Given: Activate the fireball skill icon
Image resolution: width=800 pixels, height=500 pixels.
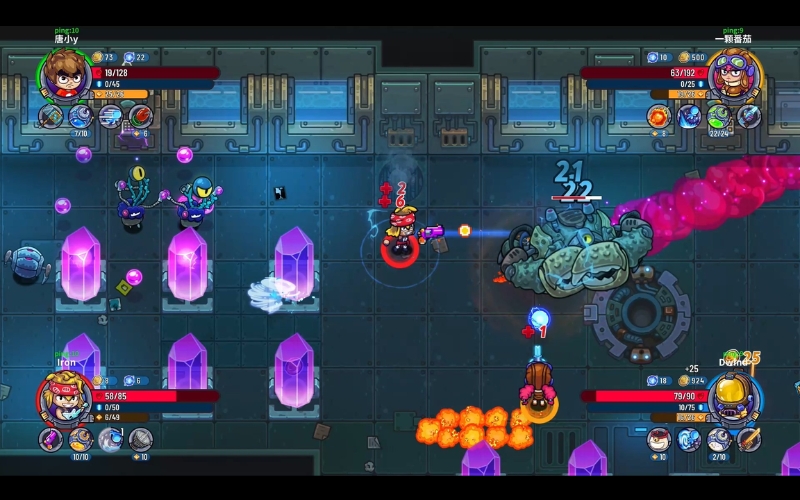Looking at the screenshot, I should [x=660, y=116].
